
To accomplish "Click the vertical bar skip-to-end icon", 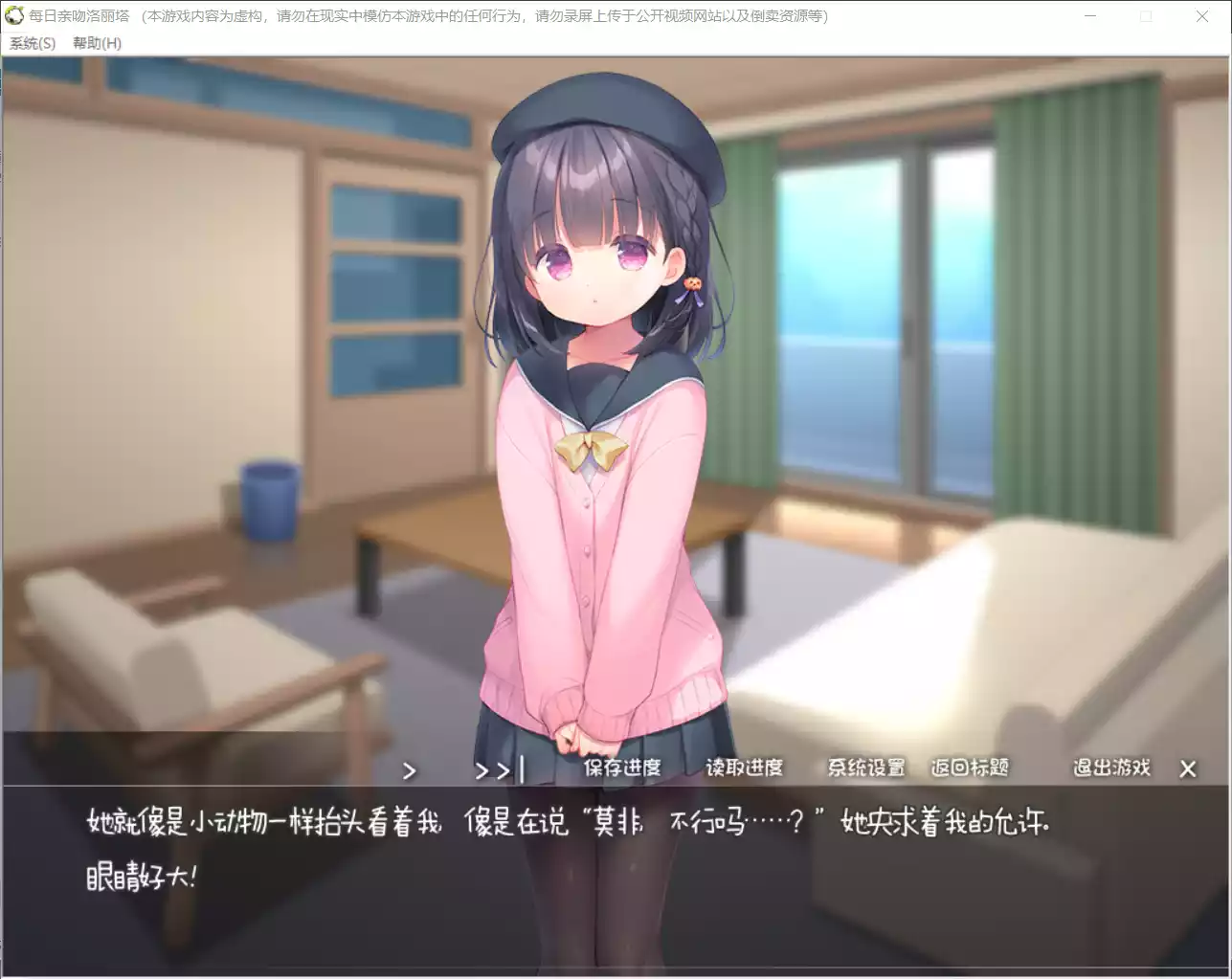I will pos(522,768).
